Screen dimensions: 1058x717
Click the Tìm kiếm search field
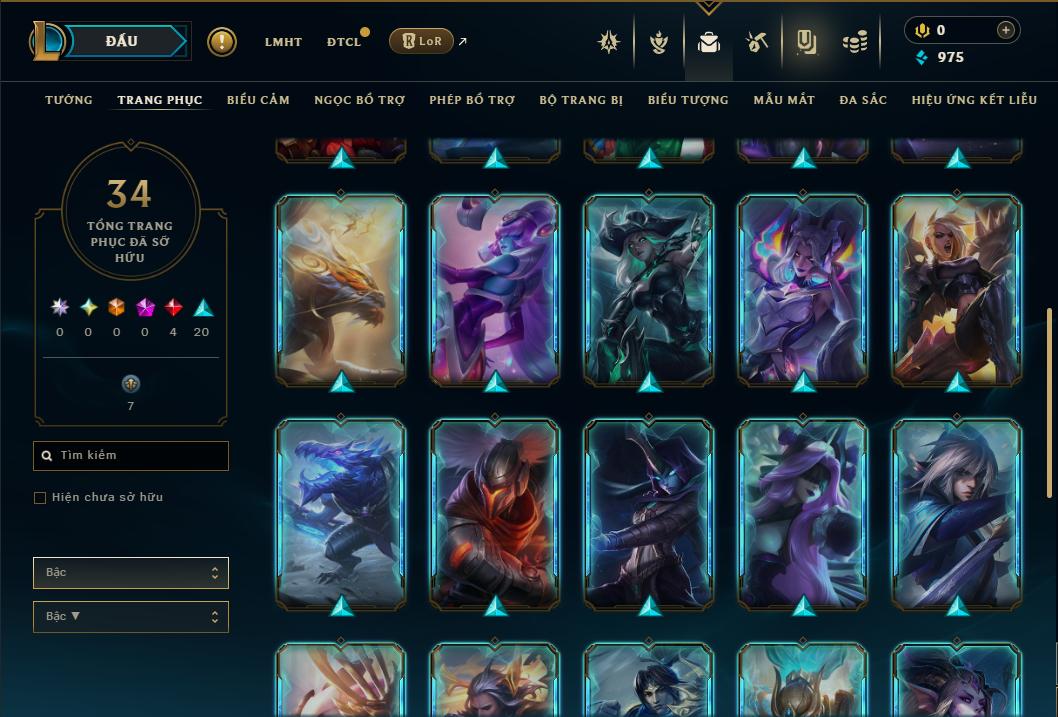click(x=131, y=456)
